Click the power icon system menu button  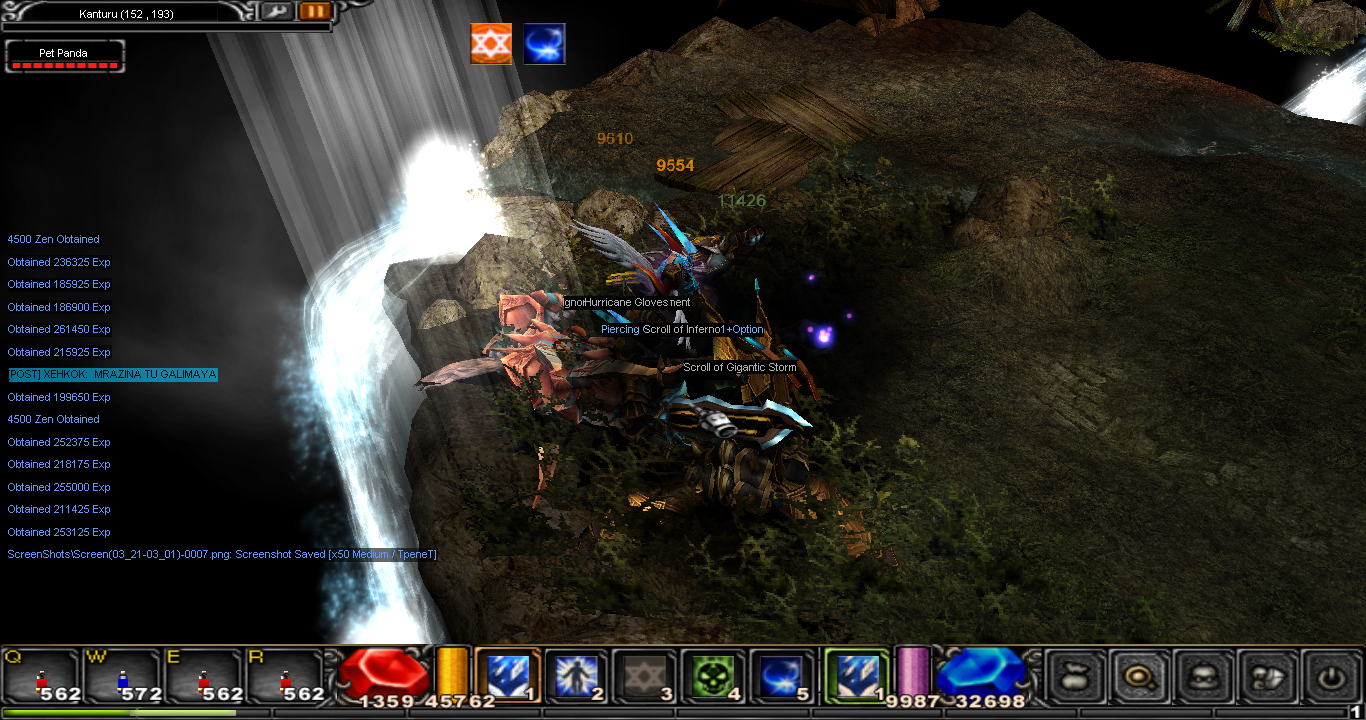(x=1330, y=678)
